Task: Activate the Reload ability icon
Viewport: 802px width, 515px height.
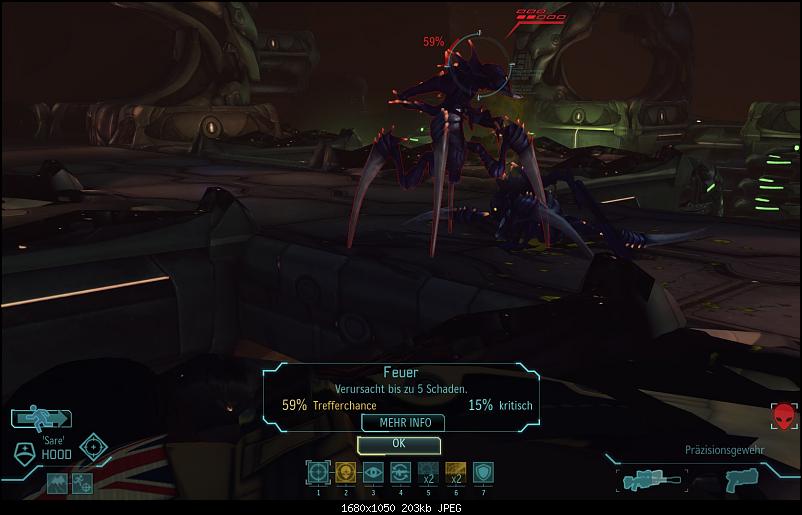Action: pyautogui.click(x=400, y=471)
